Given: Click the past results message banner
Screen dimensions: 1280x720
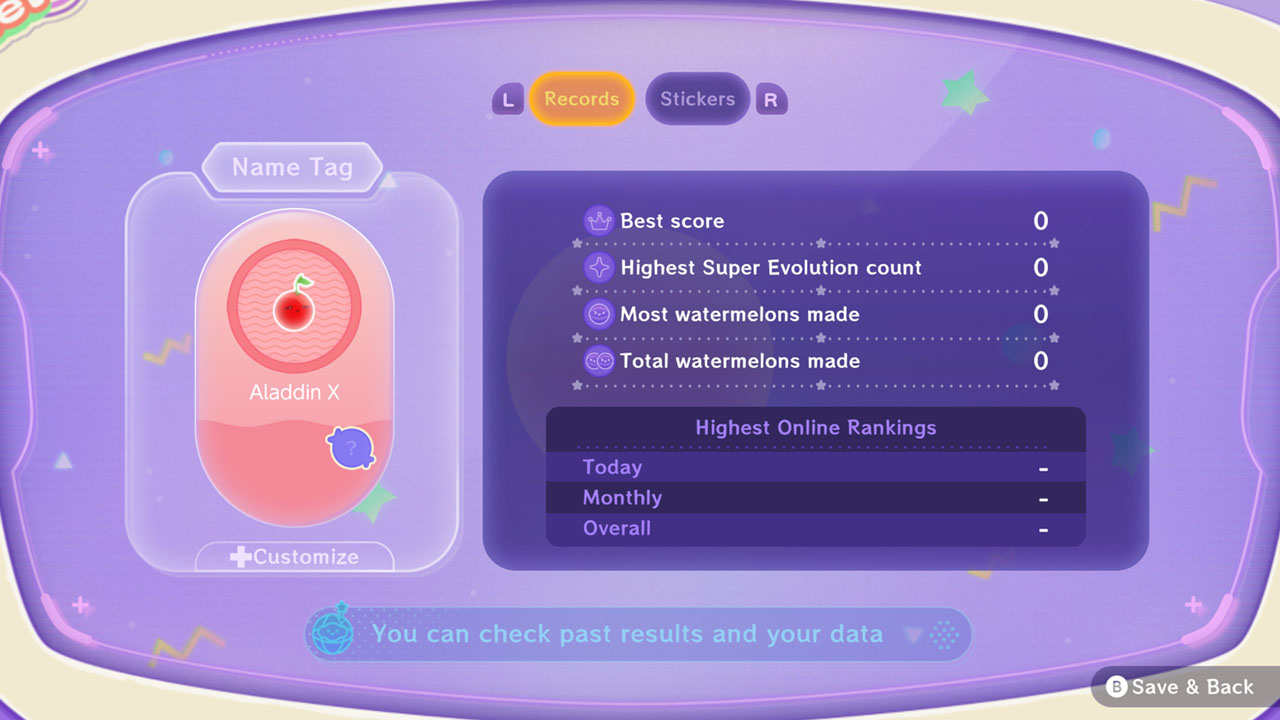Looking at the screenshot, I should pyautogui.click(x=630, y=634).
